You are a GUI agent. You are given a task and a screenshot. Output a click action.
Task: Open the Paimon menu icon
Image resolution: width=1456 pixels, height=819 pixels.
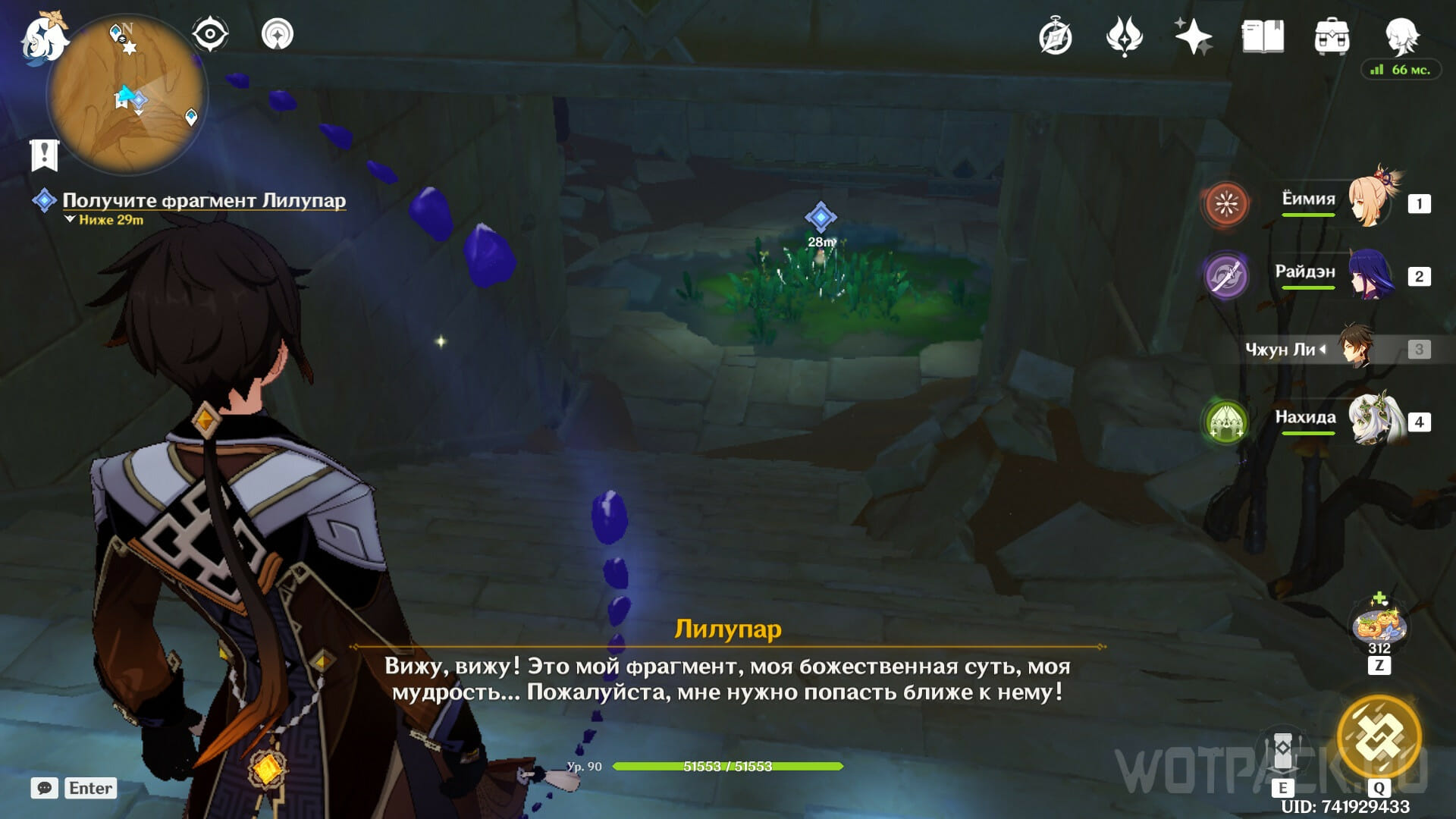point(43,38)
